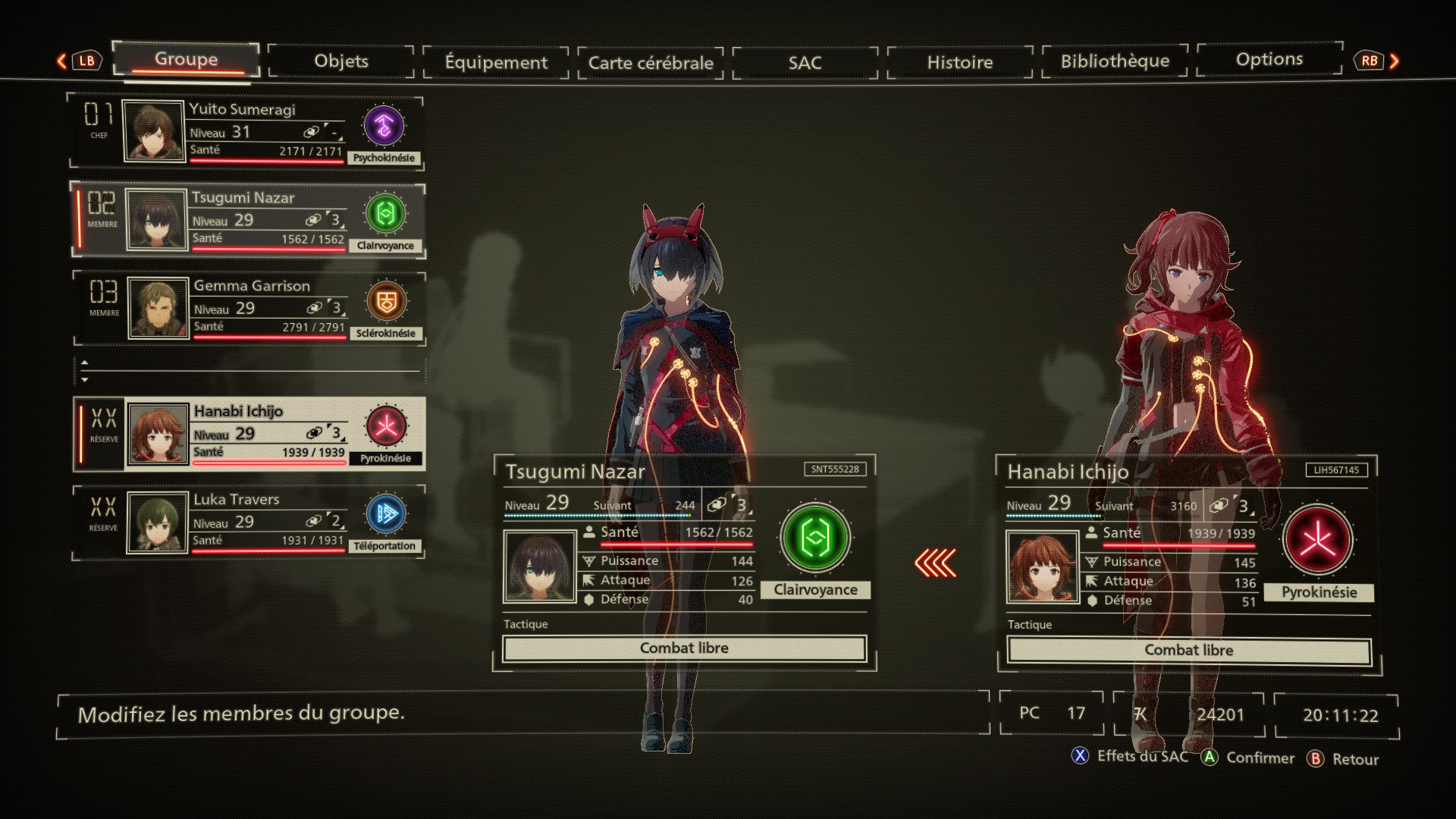The width and height of the screenshot is (1456, 819).
Task: Go to the Équipement tab
Action: point(496,62)
